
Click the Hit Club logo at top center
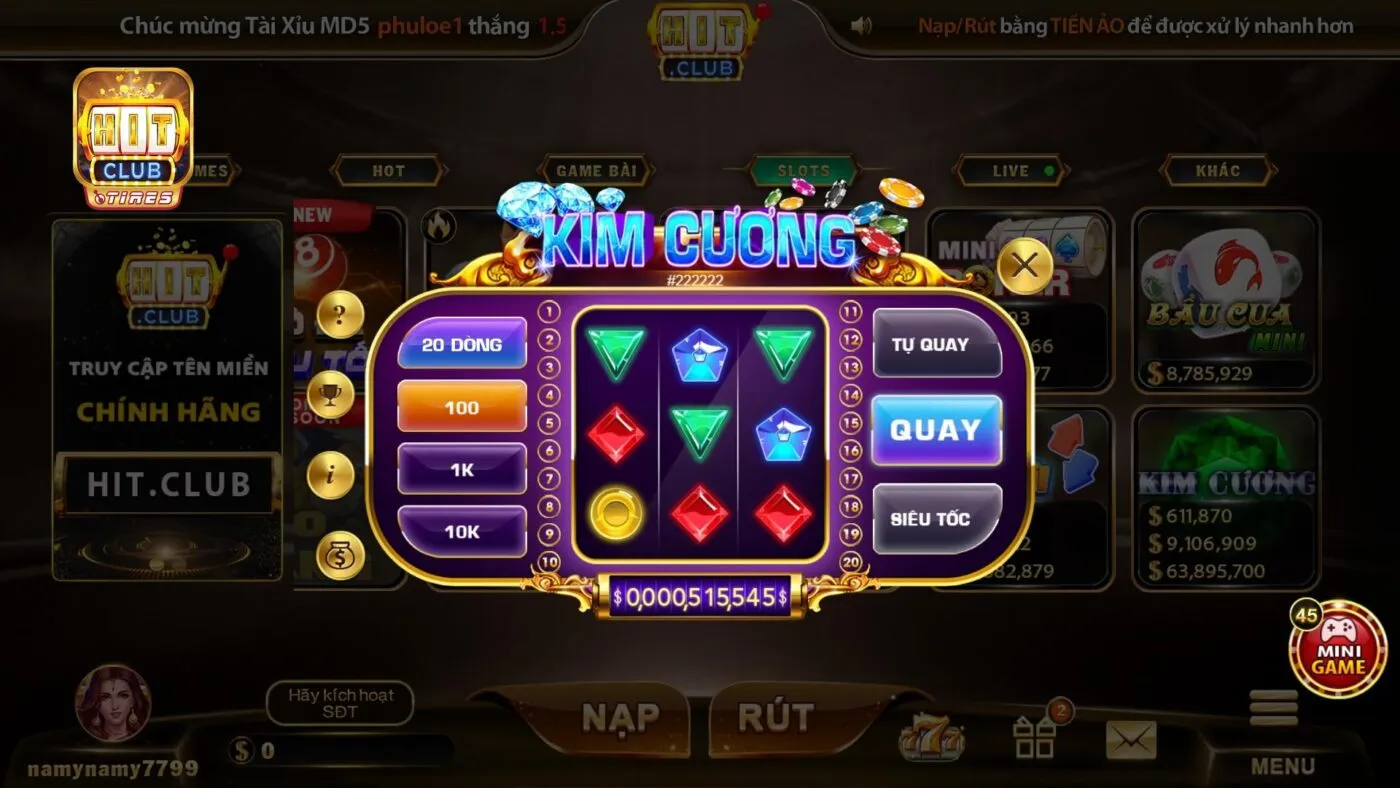700,38
